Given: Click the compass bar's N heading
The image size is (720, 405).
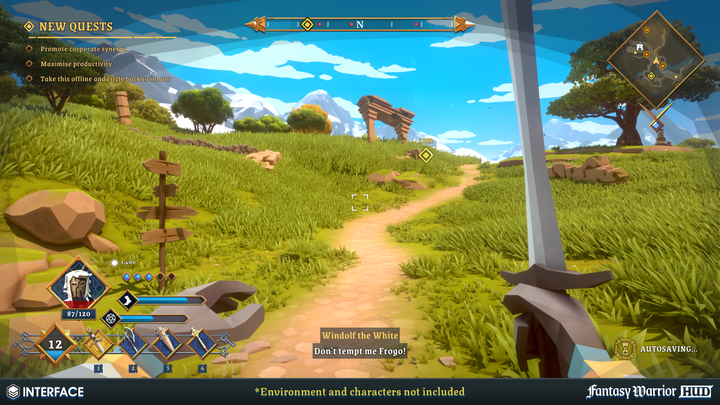Looking at the screenshot, I should (x=360, y=23).
